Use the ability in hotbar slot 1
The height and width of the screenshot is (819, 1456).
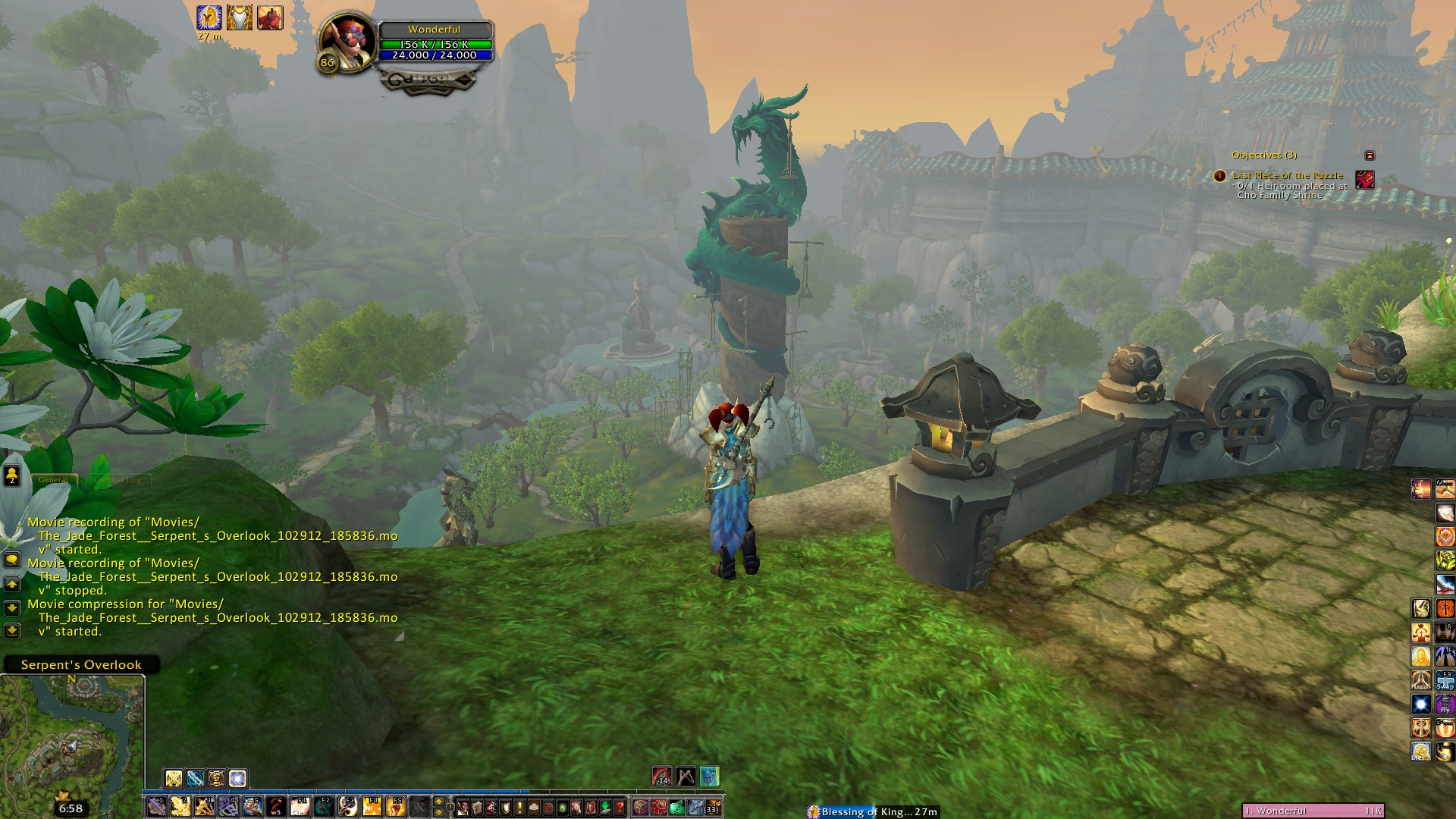(156, 806)
